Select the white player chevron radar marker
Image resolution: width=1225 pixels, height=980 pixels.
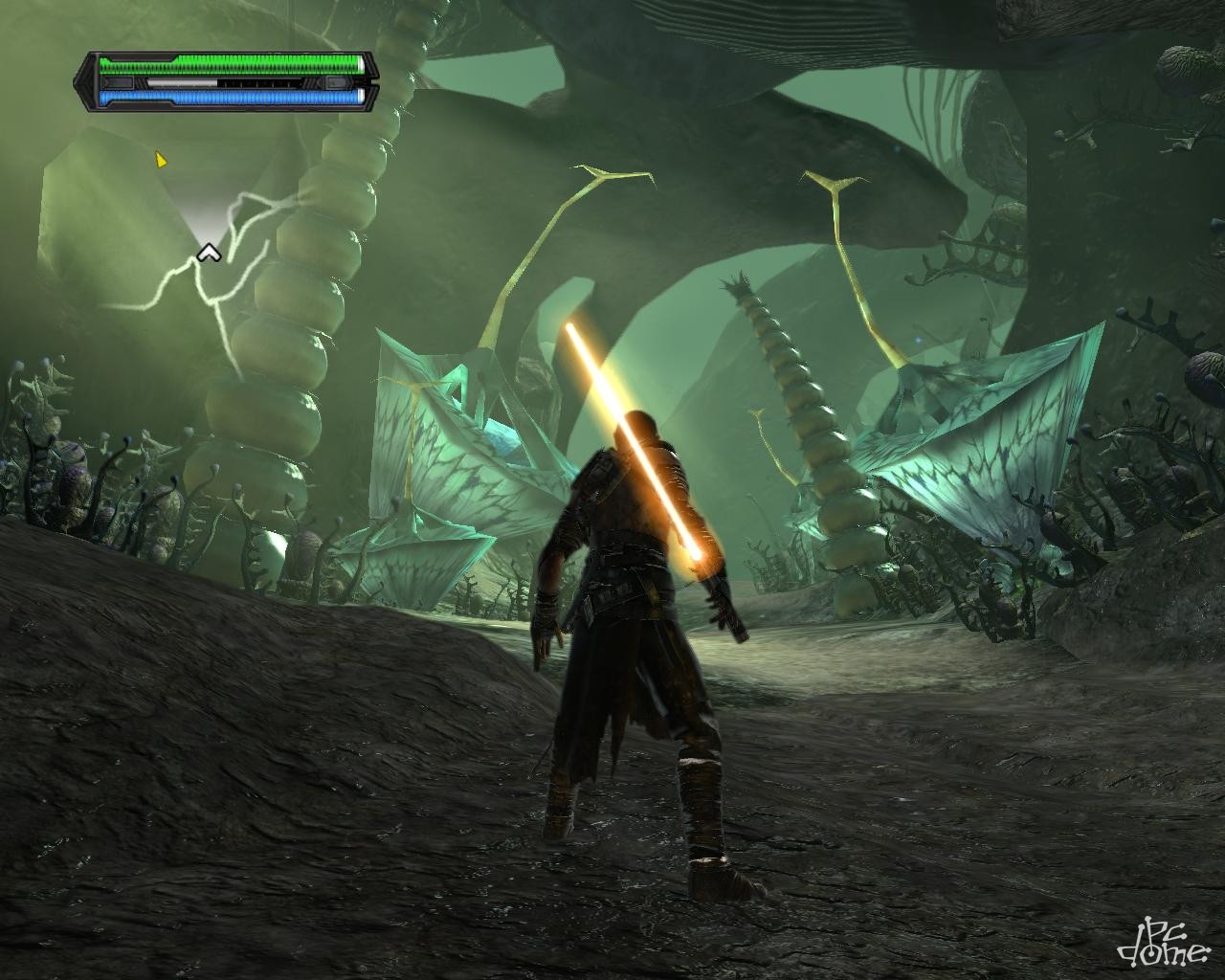click(x=207, y=254)
